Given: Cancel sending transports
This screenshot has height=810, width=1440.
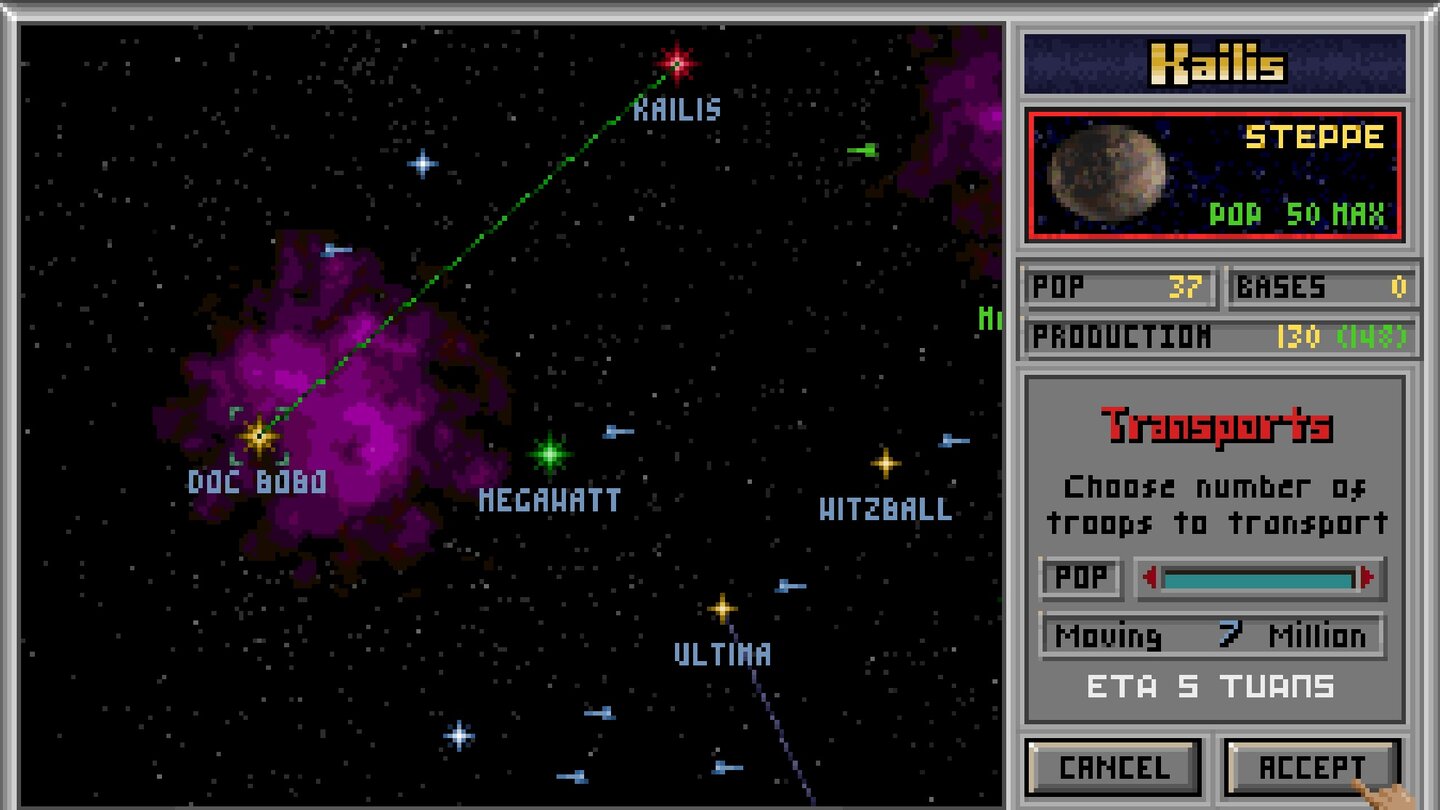Looking at the screenshot, I should click(x=1113, y=768).
